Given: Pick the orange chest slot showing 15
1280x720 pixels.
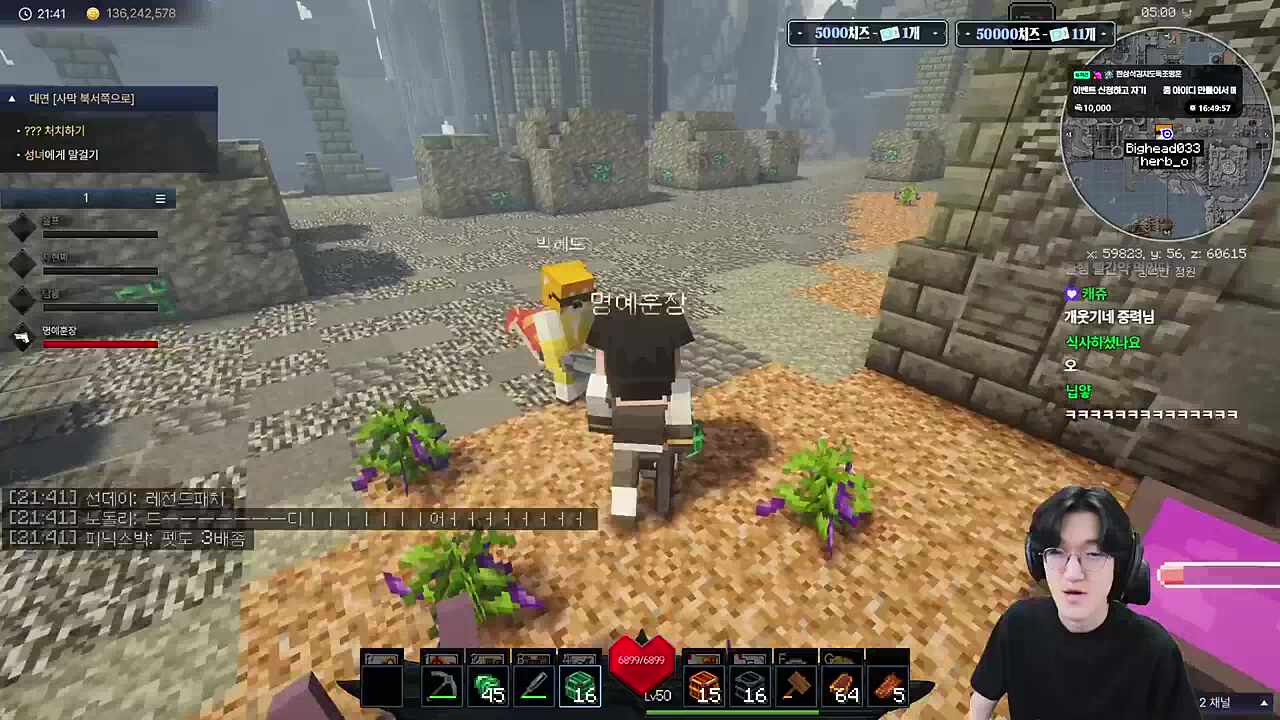Looking at the screenshot, I should [704, 686].
